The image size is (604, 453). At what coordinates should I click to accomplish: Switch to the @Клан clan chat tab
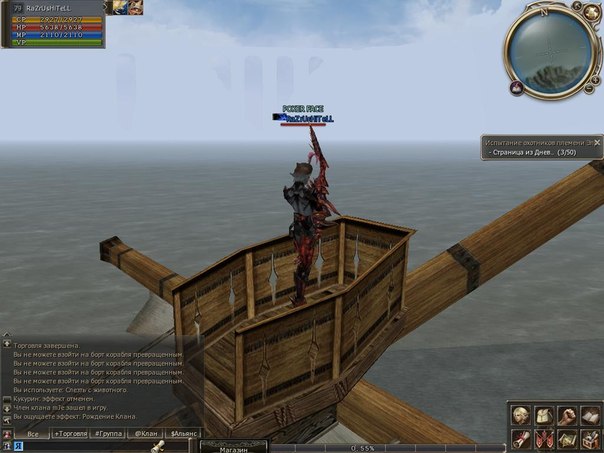click(x=146, y=434)
